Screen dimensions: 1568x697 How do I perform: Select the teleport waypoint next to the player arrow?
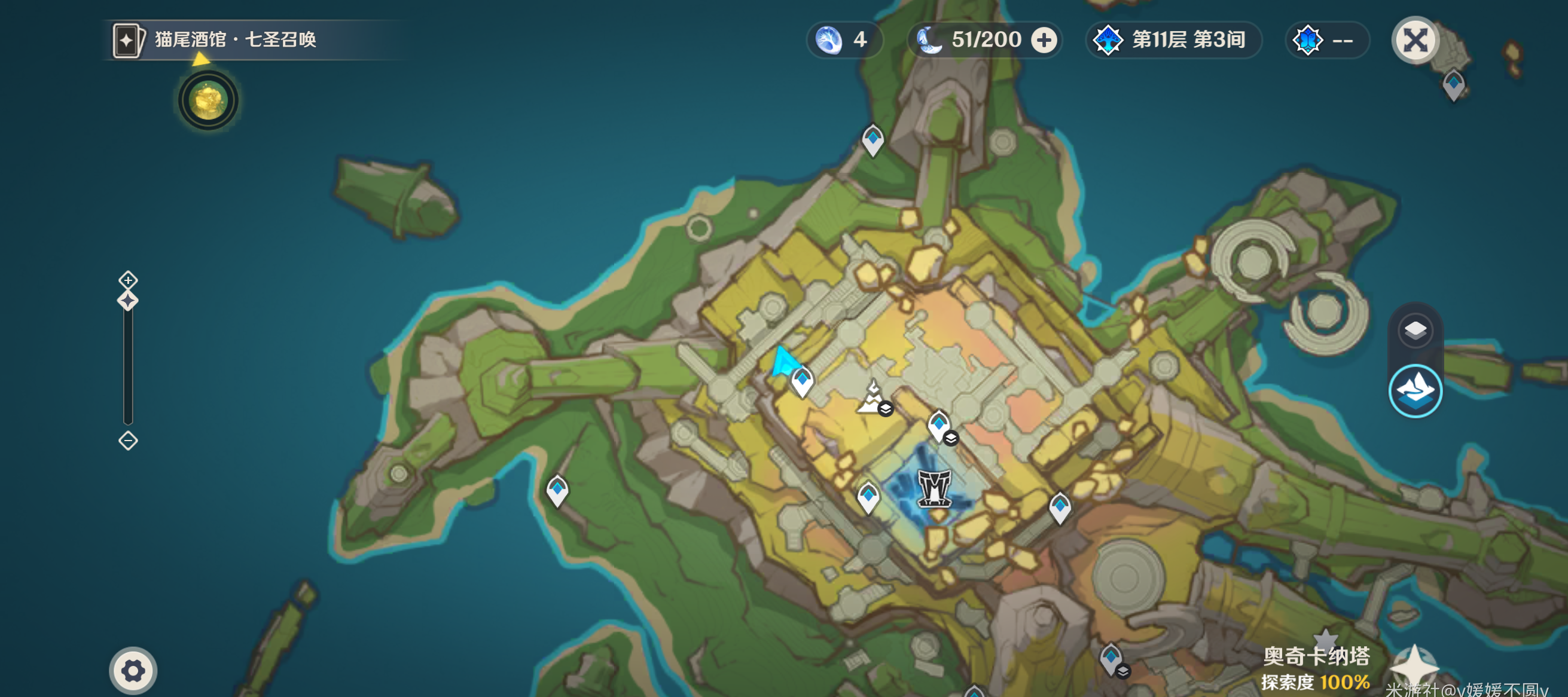pos(802,382)
